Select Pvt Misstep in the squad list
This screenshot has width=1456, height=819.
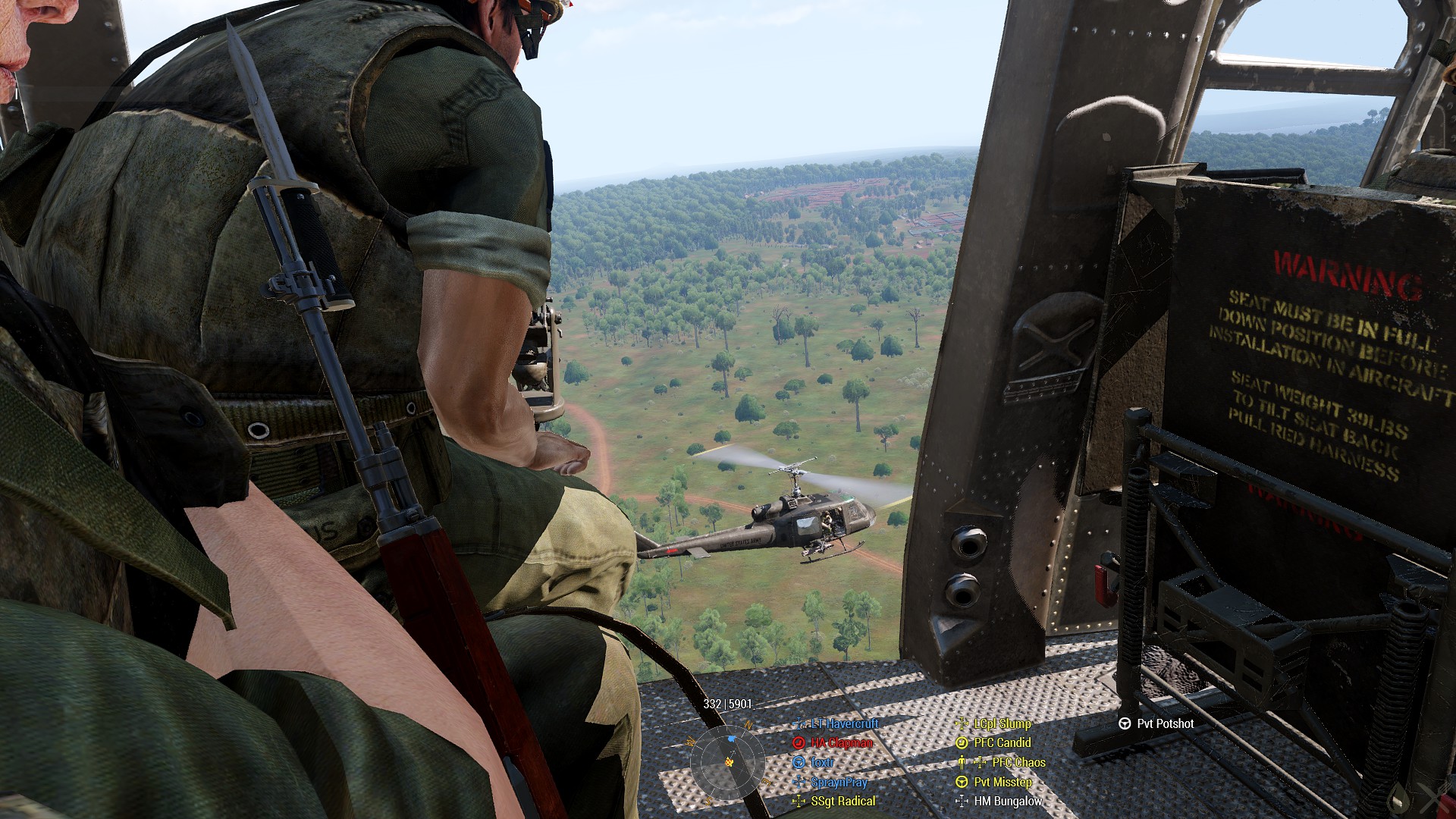click(1003, 782)
